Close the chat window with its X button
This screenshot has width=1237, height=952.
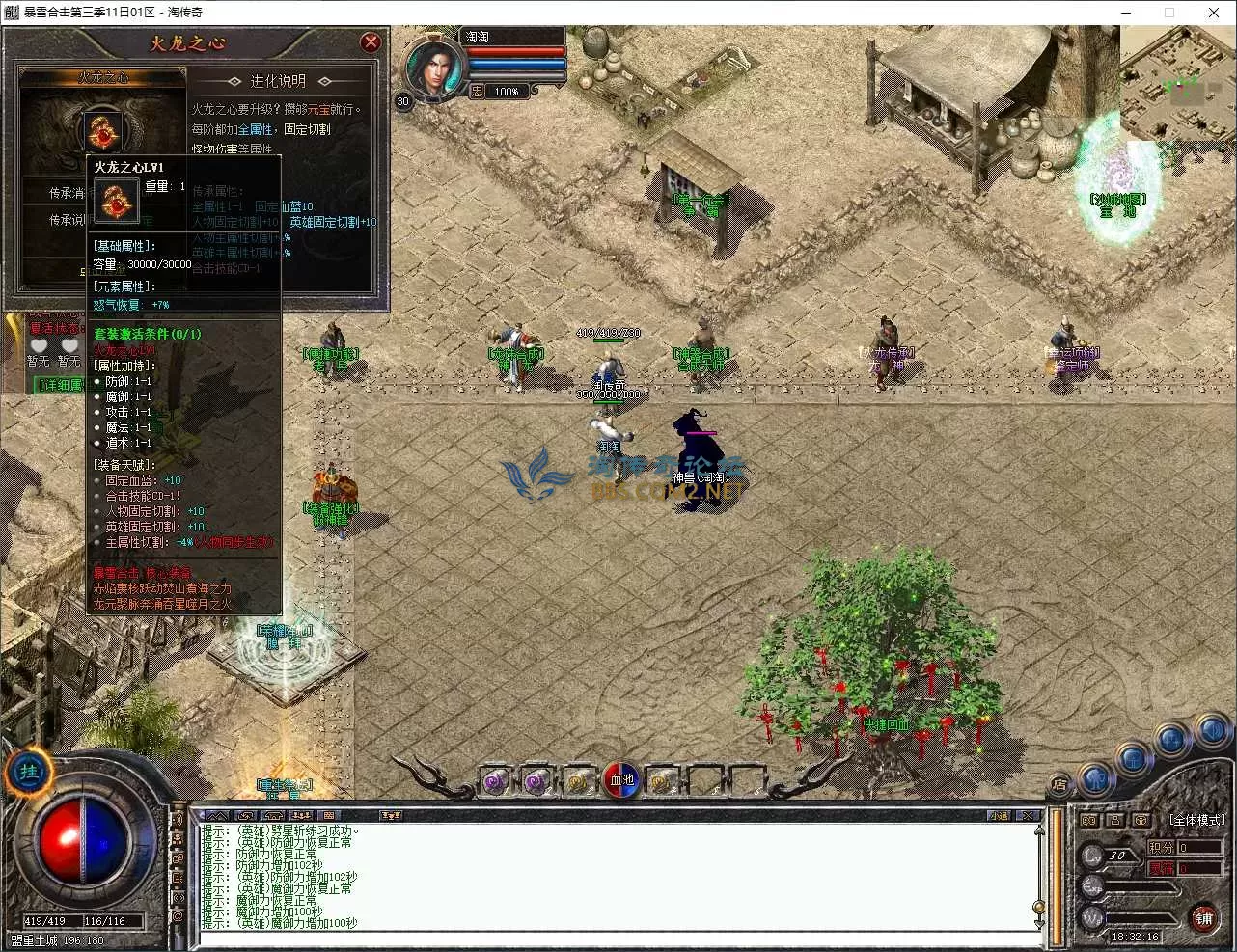[x=1028, y=816]
